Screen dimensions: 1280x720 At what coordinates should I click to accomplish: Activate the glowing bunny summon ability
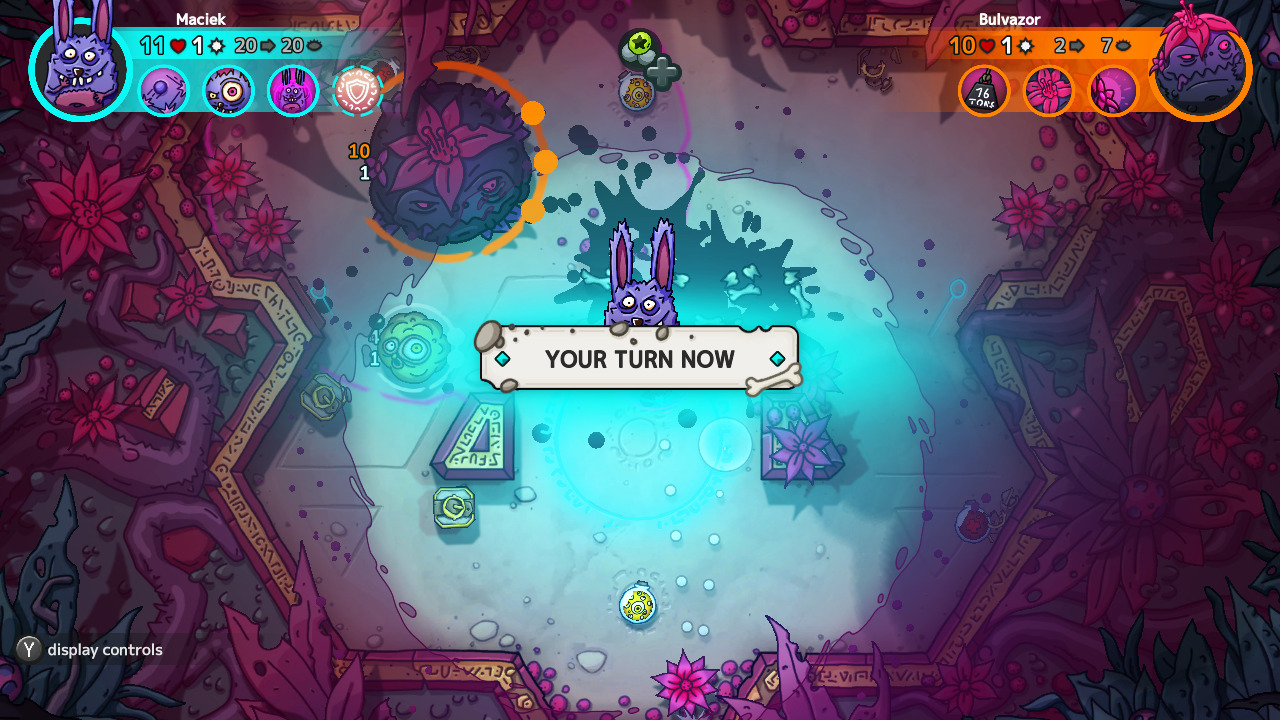pyautogui.click(x=294, y=90)
